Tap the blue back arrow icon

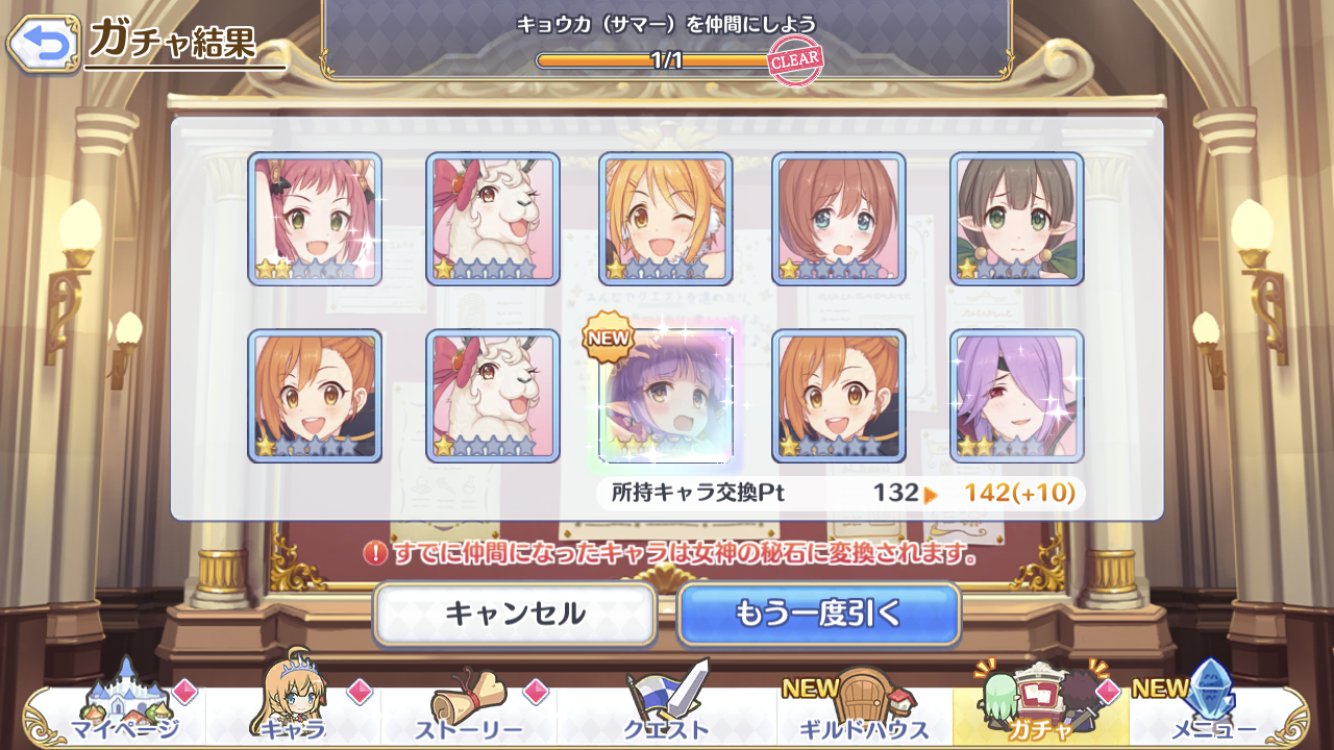pyautogui.click(x=41, y=41)
